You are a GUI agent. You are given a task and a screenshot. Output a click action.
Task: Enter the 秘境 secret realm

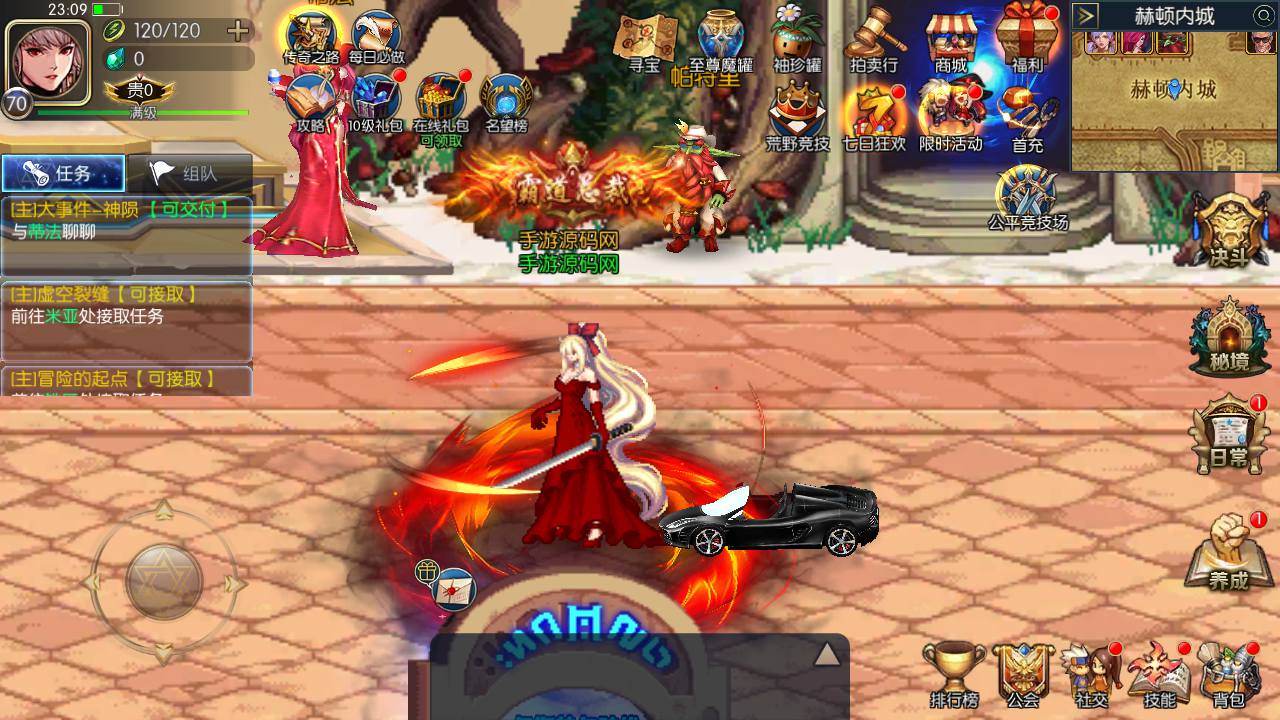[x=1229, y=335]
